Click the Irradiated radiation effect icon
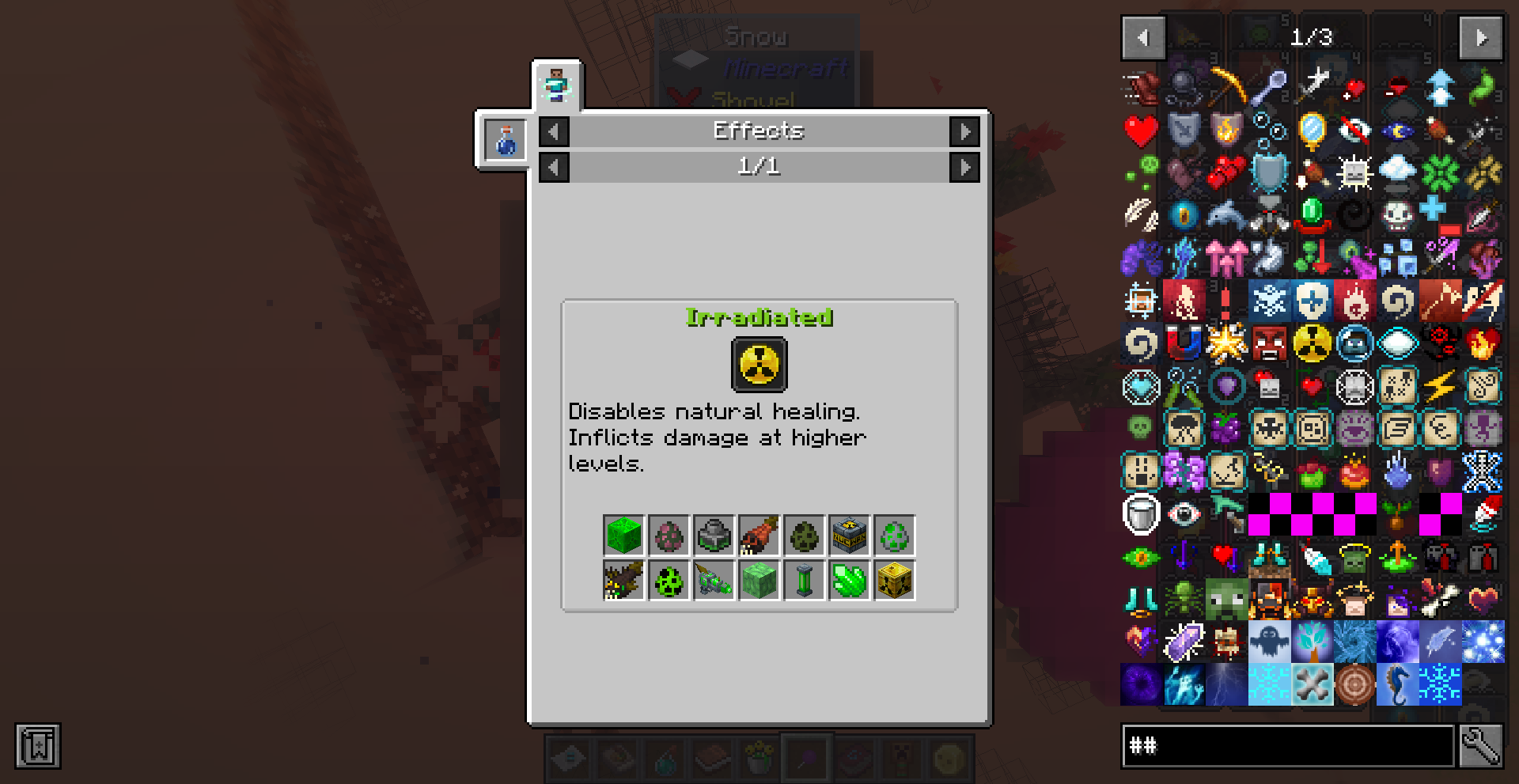Viewport: 1519px width, 784px height. 759,365
